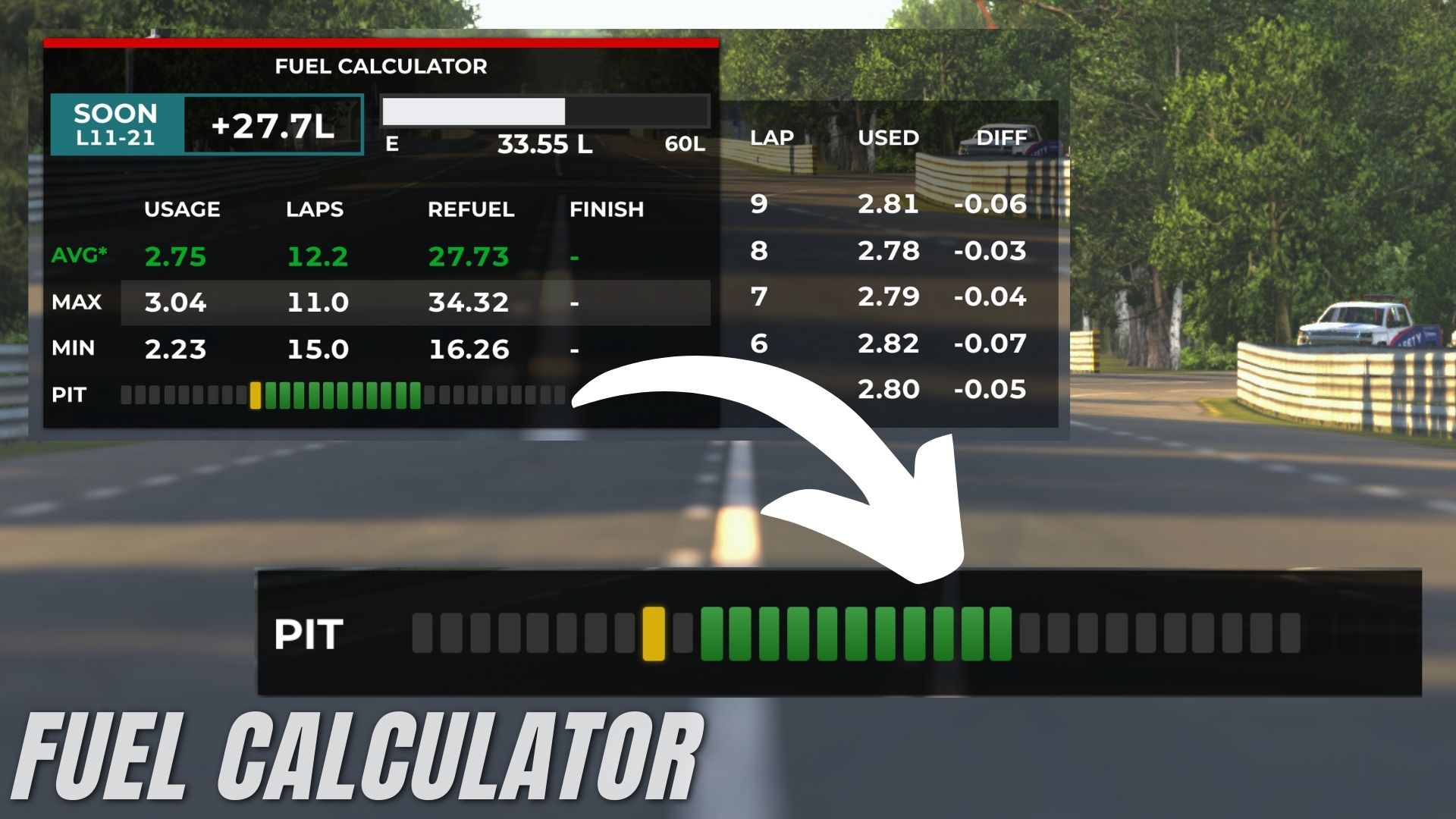This screenshot has width=1456, height=819.
Task: Open the REFUEL column options
Action: 472,210
